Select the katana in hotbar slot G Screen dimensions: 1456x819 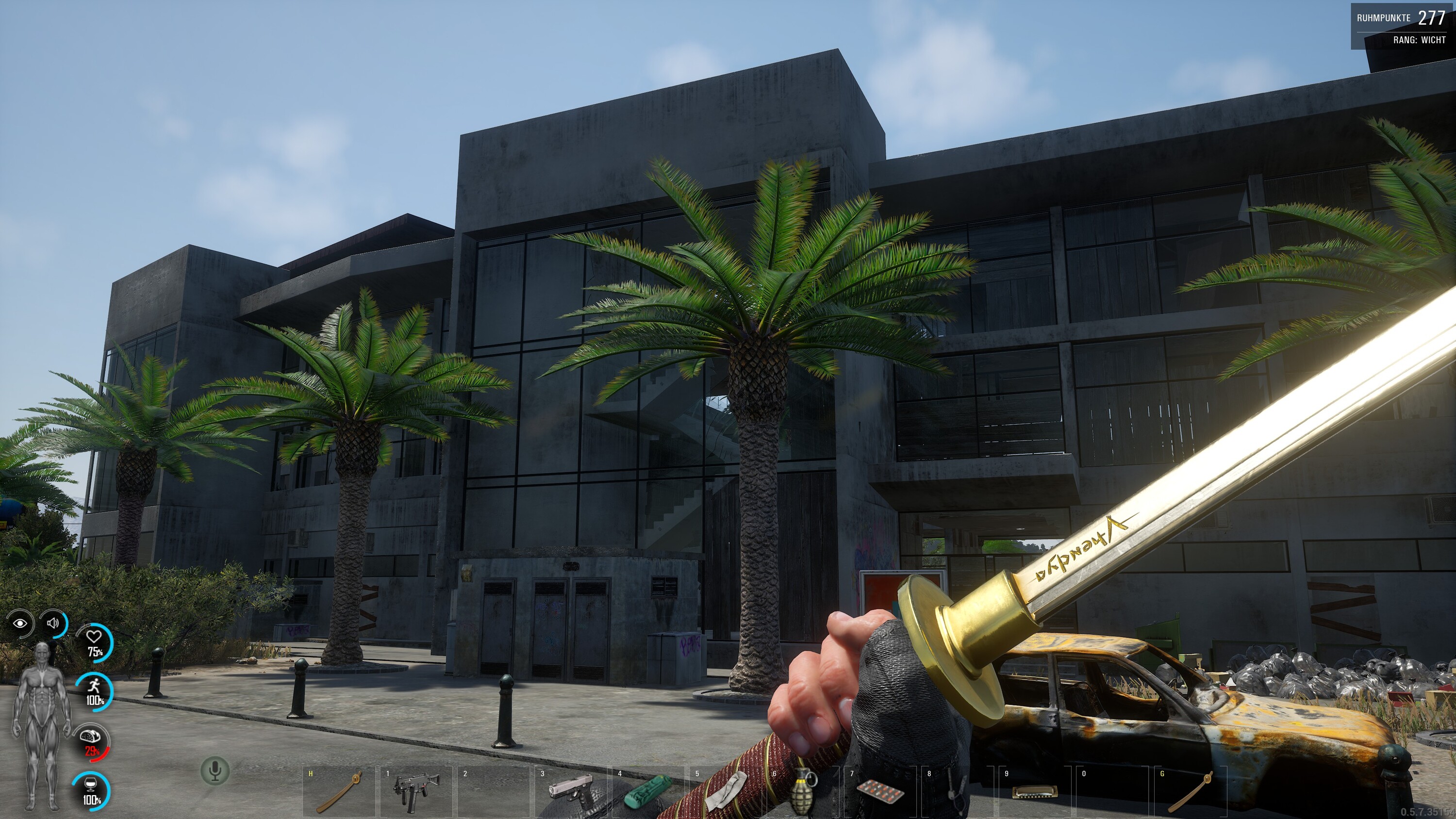pyautogui.click(x=1191, y=792)
